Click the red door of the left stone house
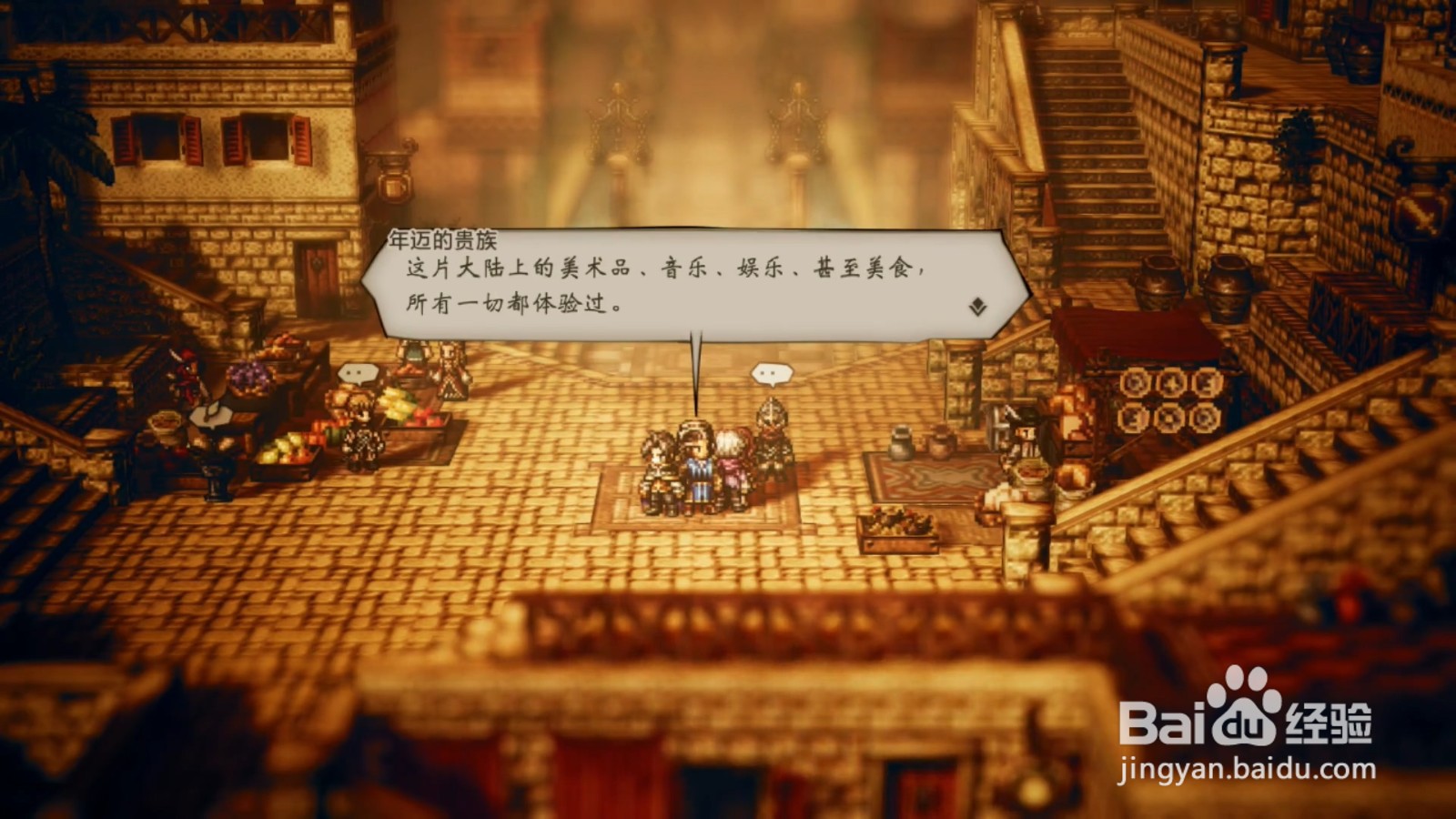The width and height of the screenshot is (1456, 819). tap(317, 268)
